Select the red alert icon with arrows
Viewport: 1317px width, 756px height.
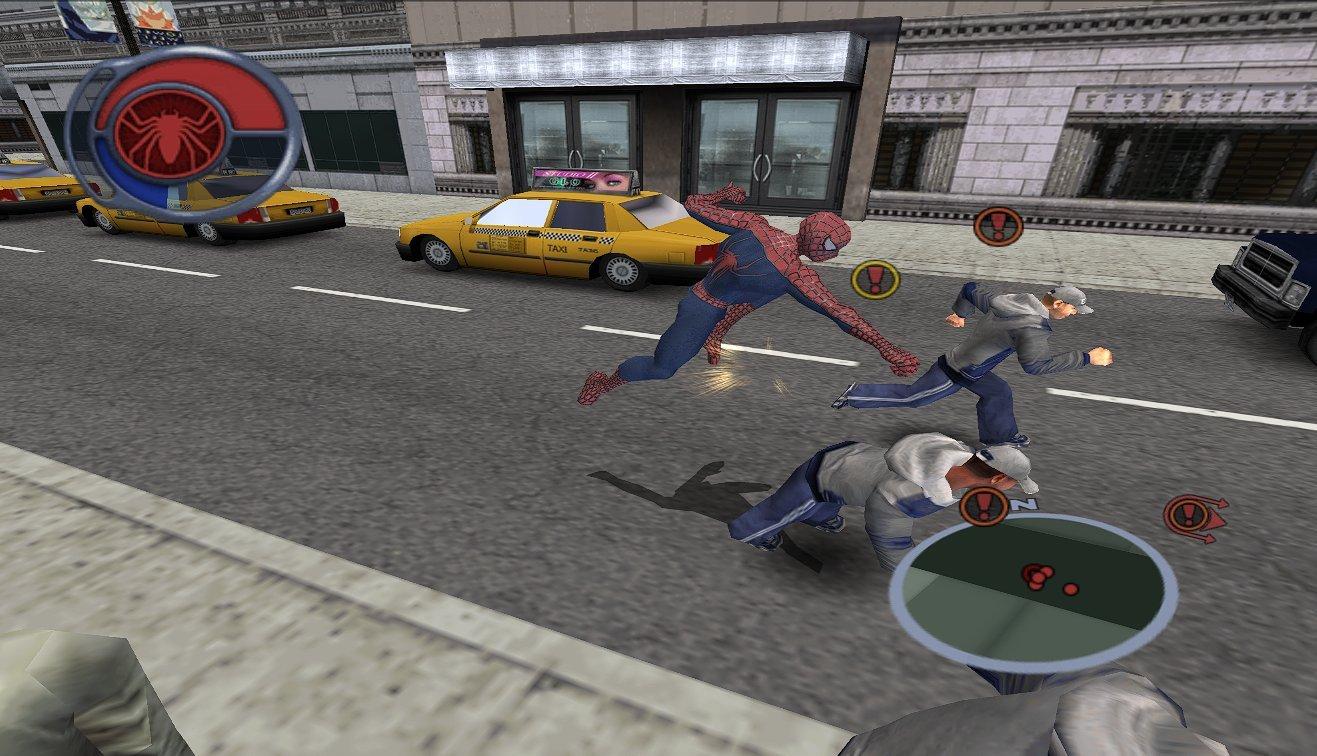click(1190, 516)
